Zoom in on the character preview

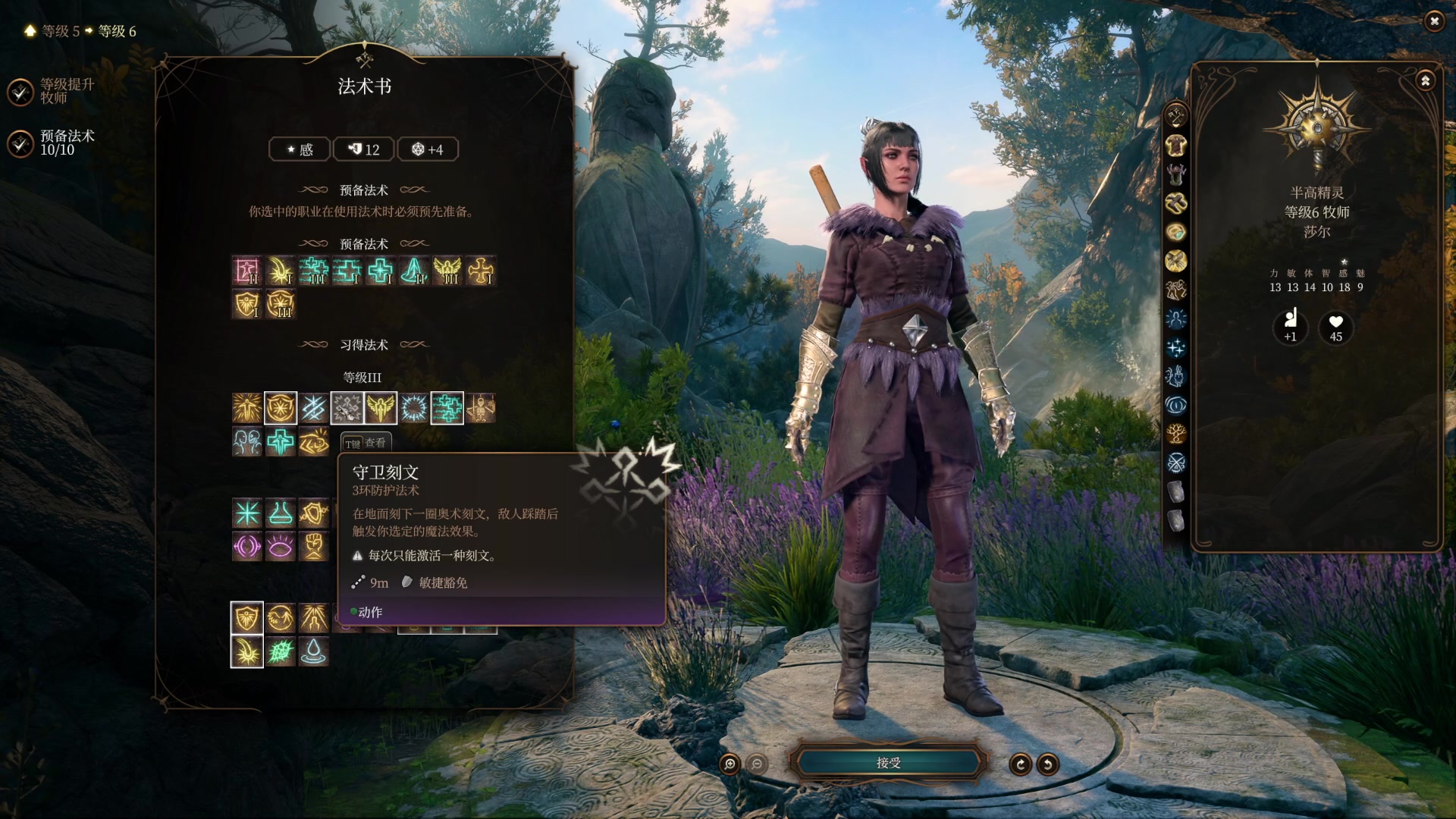click(x=730, y=764)
